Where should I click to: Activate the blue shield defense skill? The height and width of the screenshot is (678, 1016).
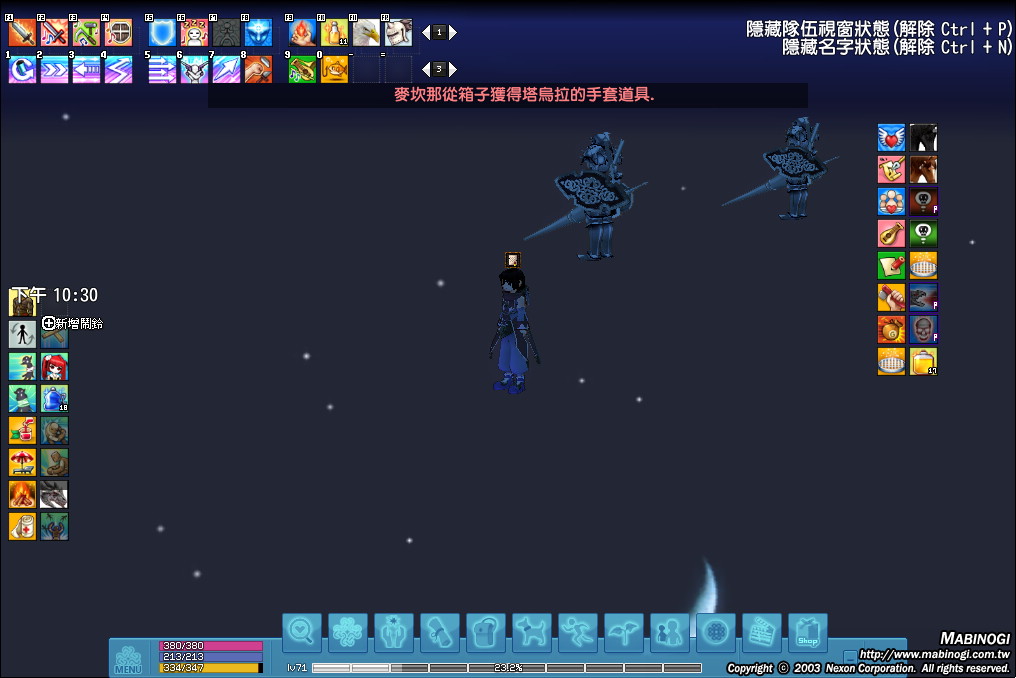coord(162,33)
